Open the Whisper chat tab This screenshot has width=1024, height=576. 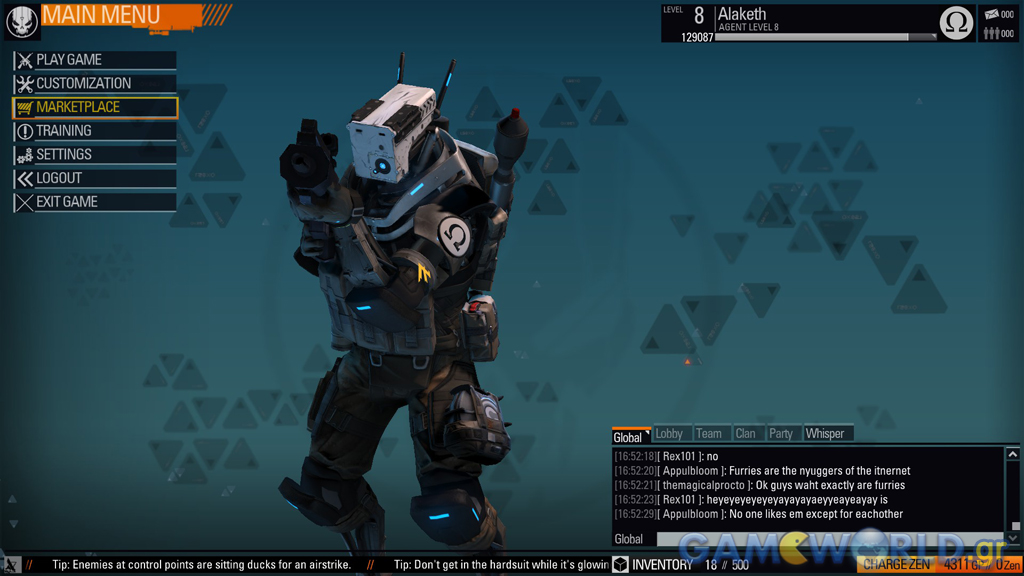tap(825, 434)
